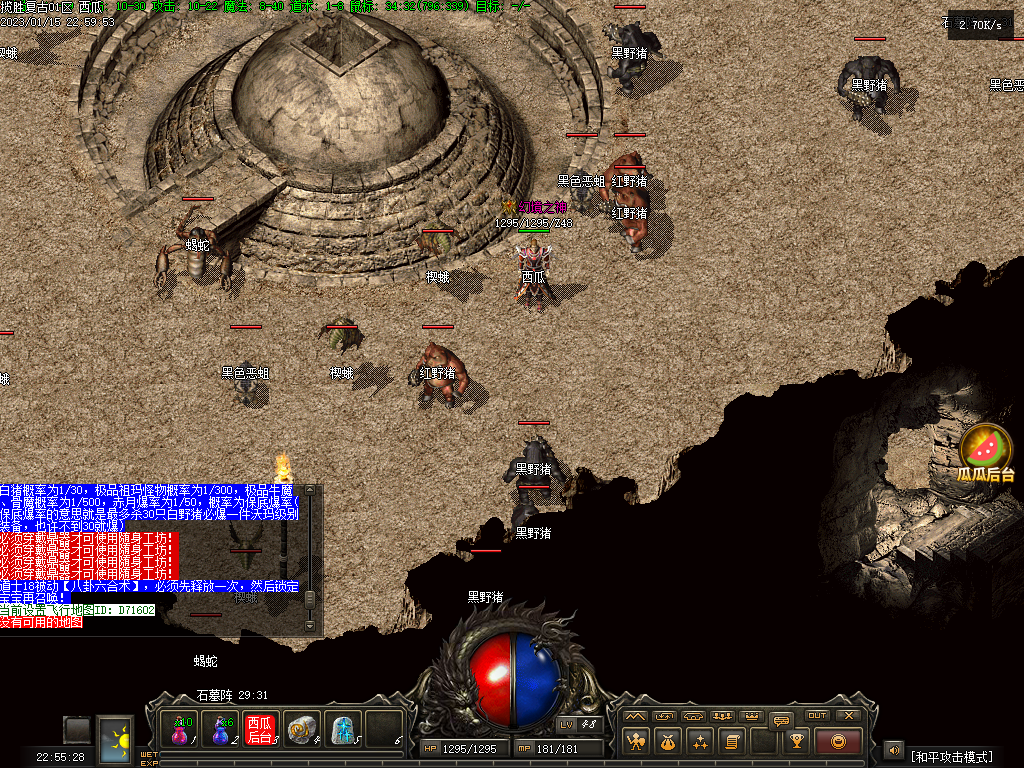Click the OUT logout button
The height and width of the screenshot is (768, 1024).
pos(817,716)
